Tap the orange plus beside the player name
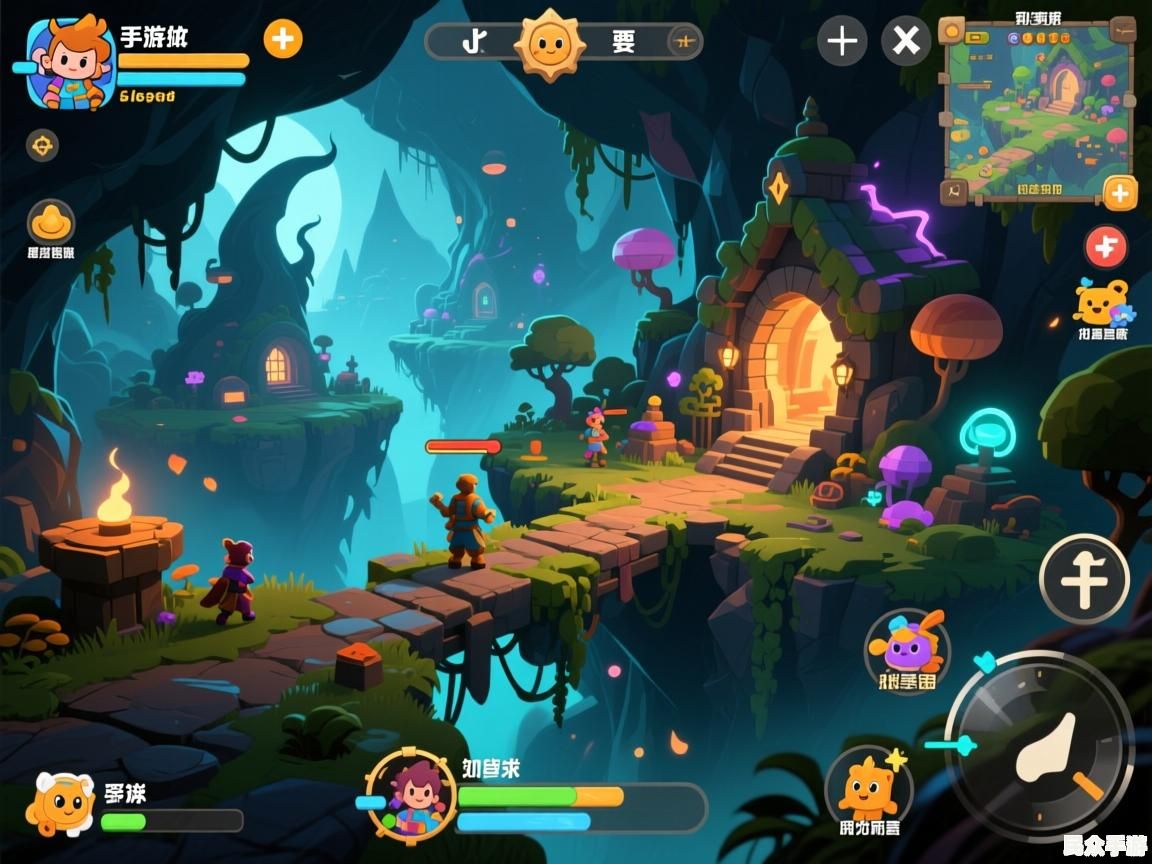1152x864 pixels. (x=283, y=39)
